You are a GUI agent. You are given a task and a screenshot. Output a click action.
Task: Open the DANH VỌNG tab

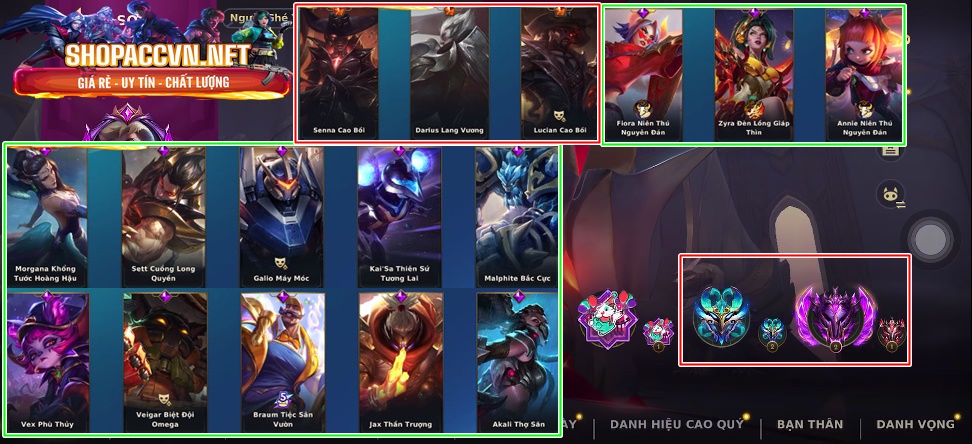(x=915, y=425)
